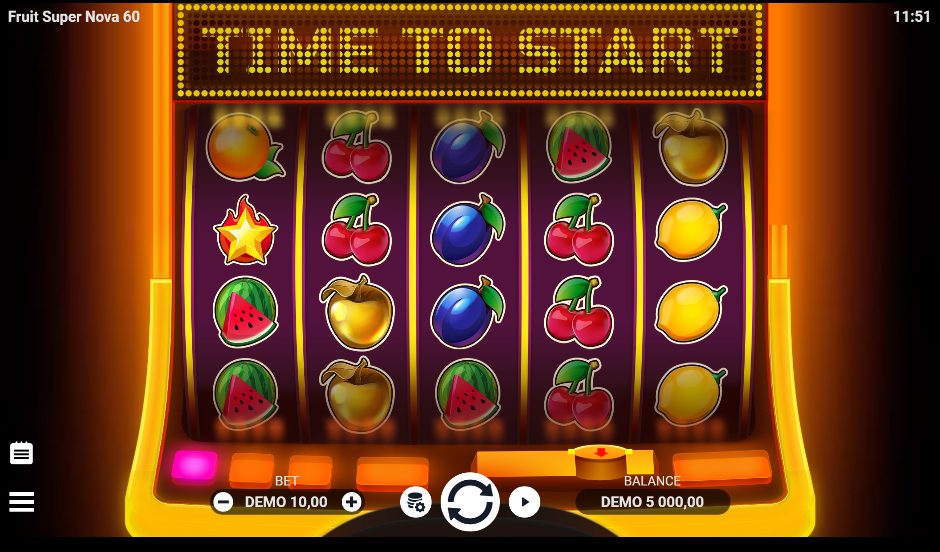Decrease the bet with the minus button
Screen dimensions: 940x552
pyautogui.click(x=223, y=502)
